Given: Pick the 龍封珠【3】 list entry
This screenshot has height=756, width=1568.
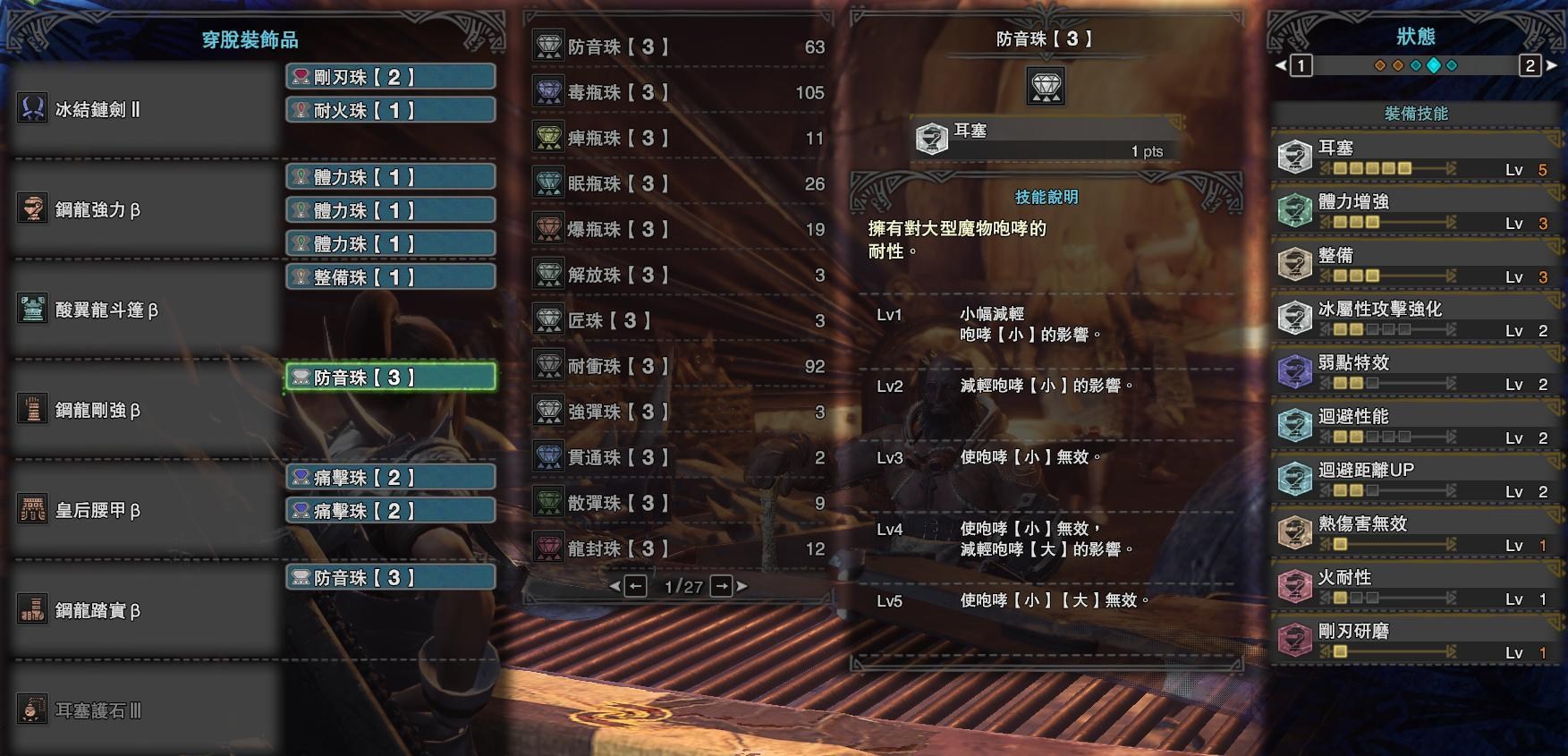Looking at the screenshot, I should point(678,548).
